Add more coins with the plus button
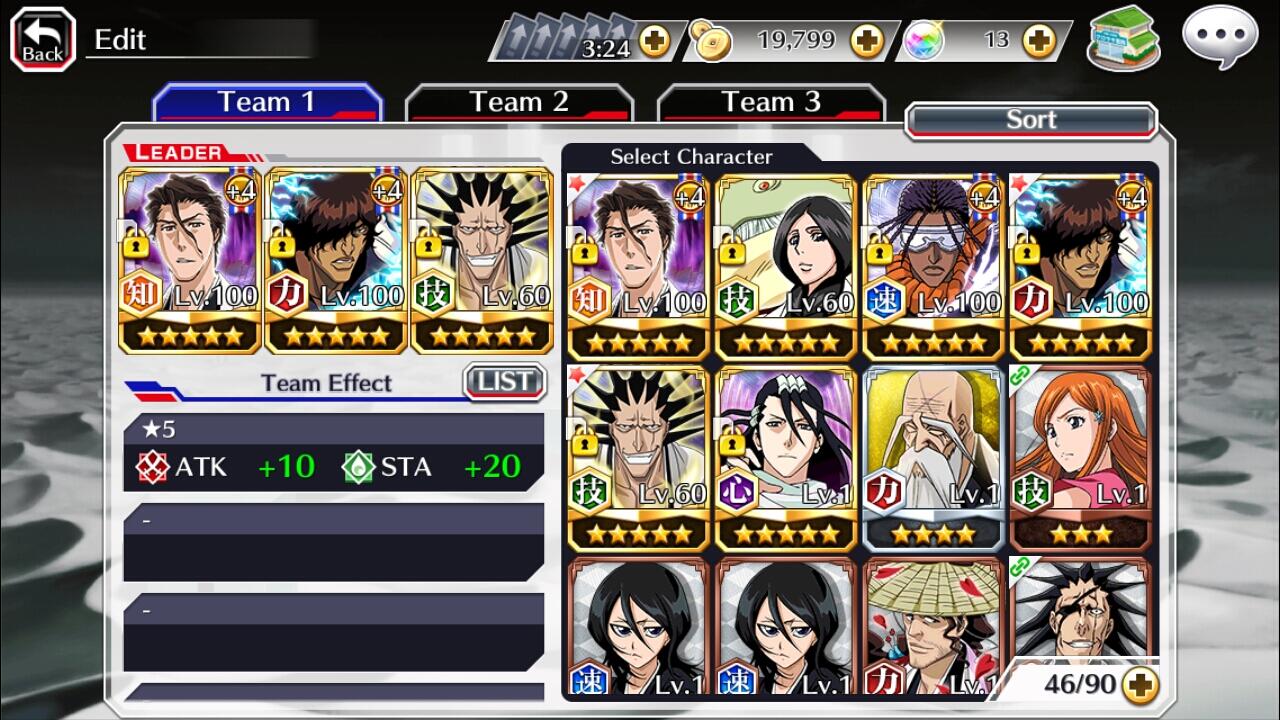 (x=867, y=41)
